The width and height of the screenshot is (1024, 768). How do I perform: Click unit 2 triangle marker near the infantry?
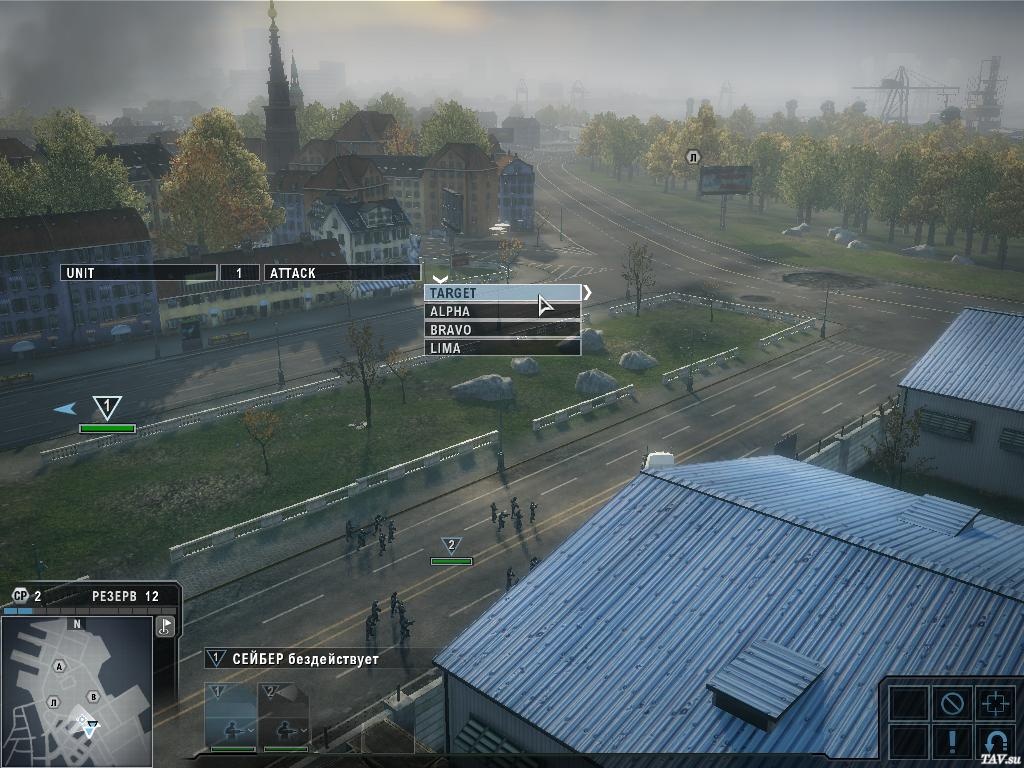(x=451, y=545)
